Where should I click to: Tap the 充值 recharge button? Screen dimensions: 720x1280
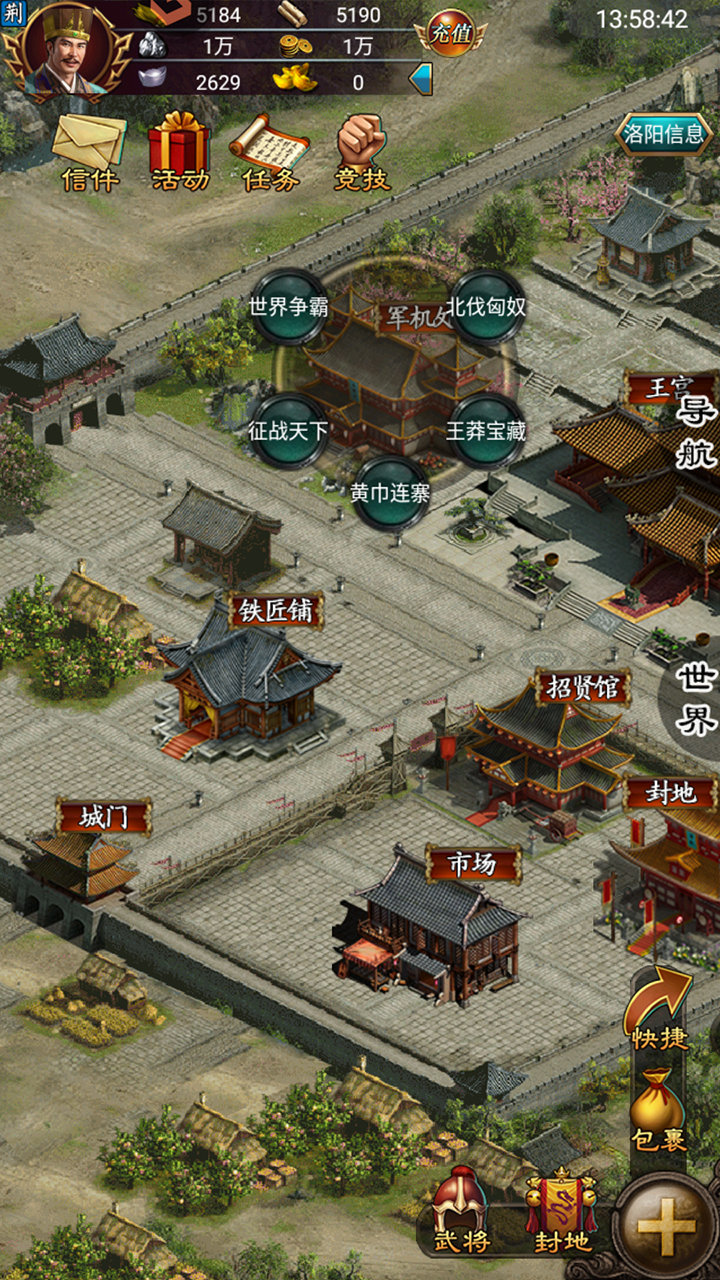coord(450,34)
